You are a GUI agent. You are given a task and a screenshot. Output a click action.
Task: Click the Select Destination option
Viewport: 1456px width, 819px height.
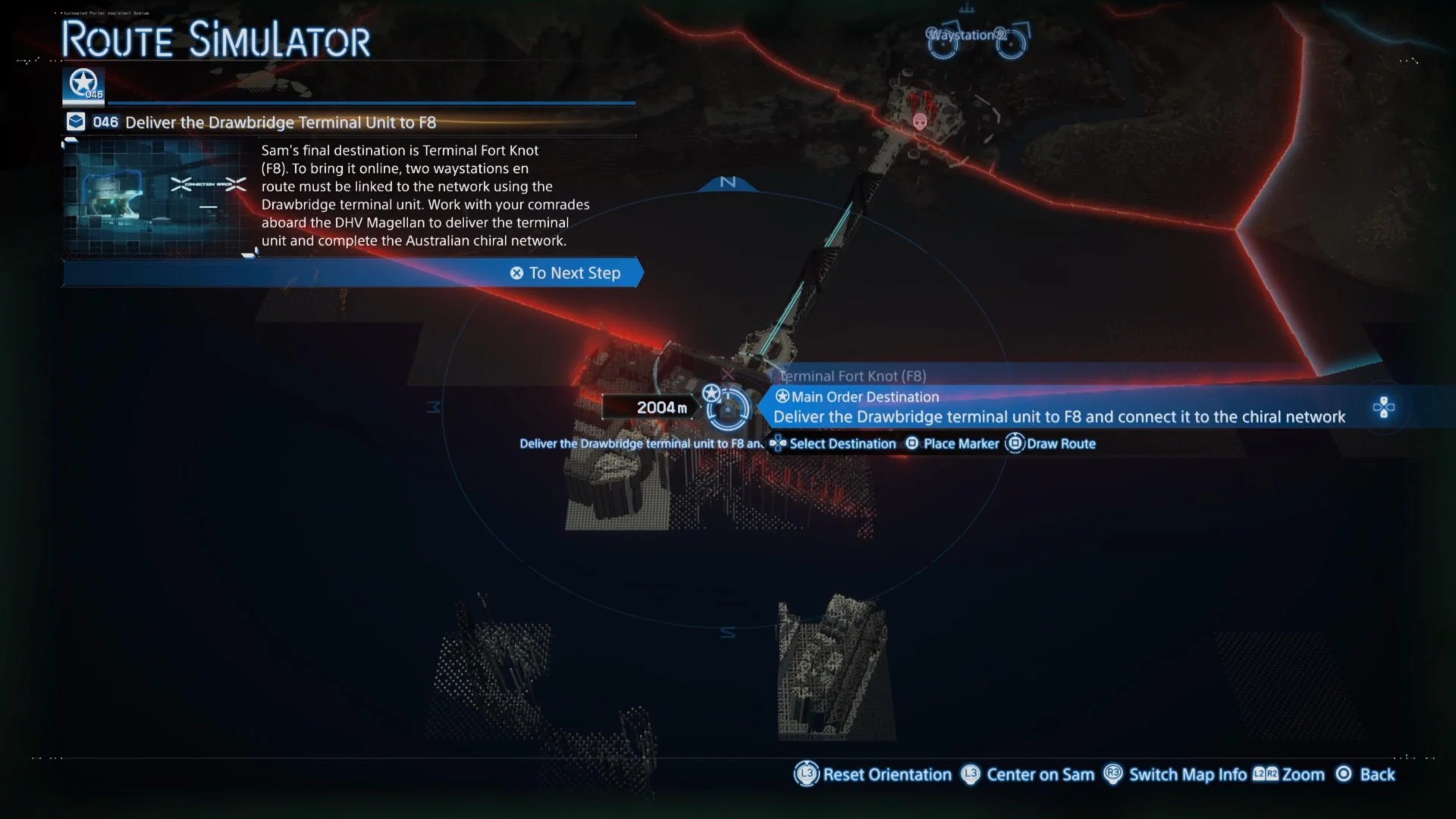click(833, 444)
